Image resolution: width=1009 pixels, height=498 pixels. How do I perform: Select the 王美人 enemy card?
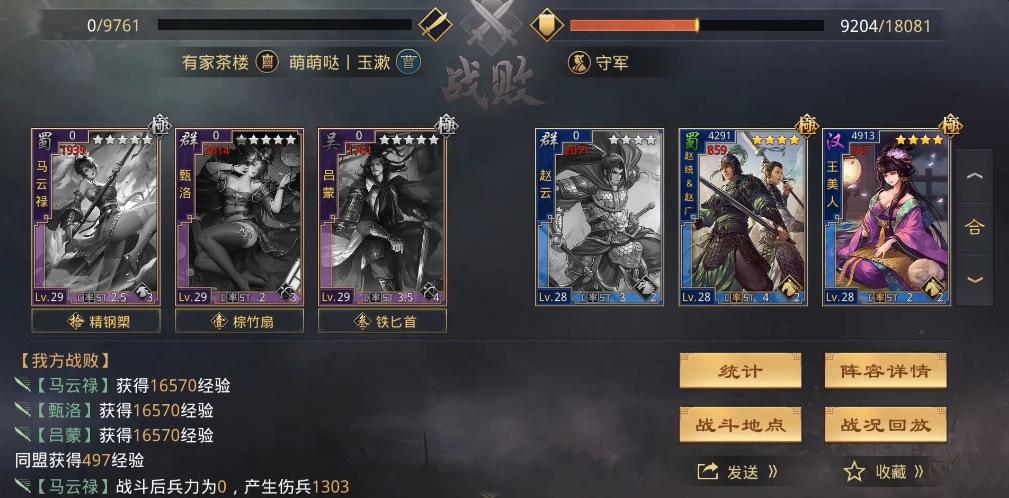[886, 216]
